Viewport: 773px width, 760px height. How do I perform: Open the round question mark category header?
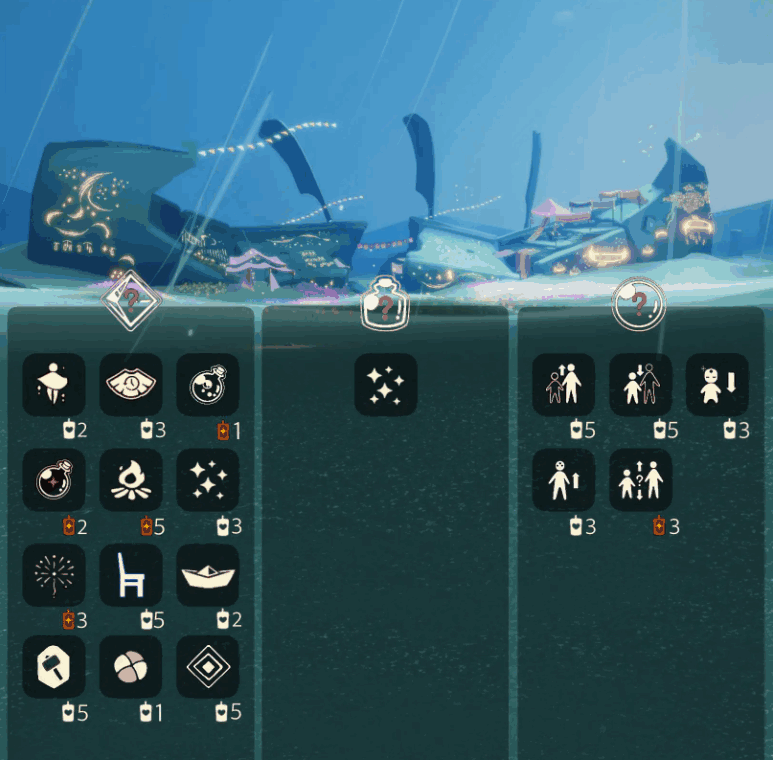pyautogui.click(x=639, y=303)
